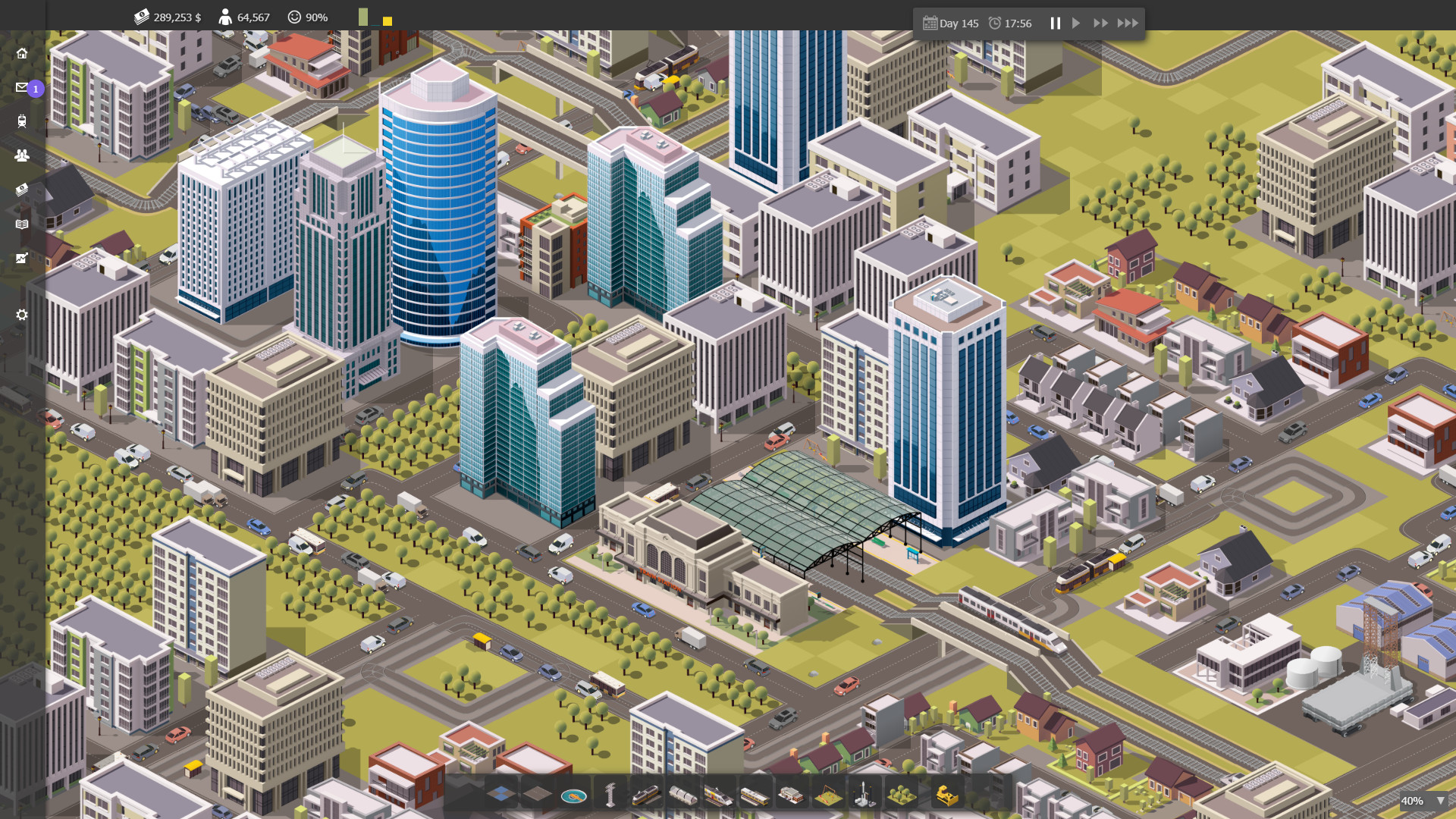Viewport: 1456px width, 819px height.
Task: Pause the game simulation
Action: coord(1056,23)
